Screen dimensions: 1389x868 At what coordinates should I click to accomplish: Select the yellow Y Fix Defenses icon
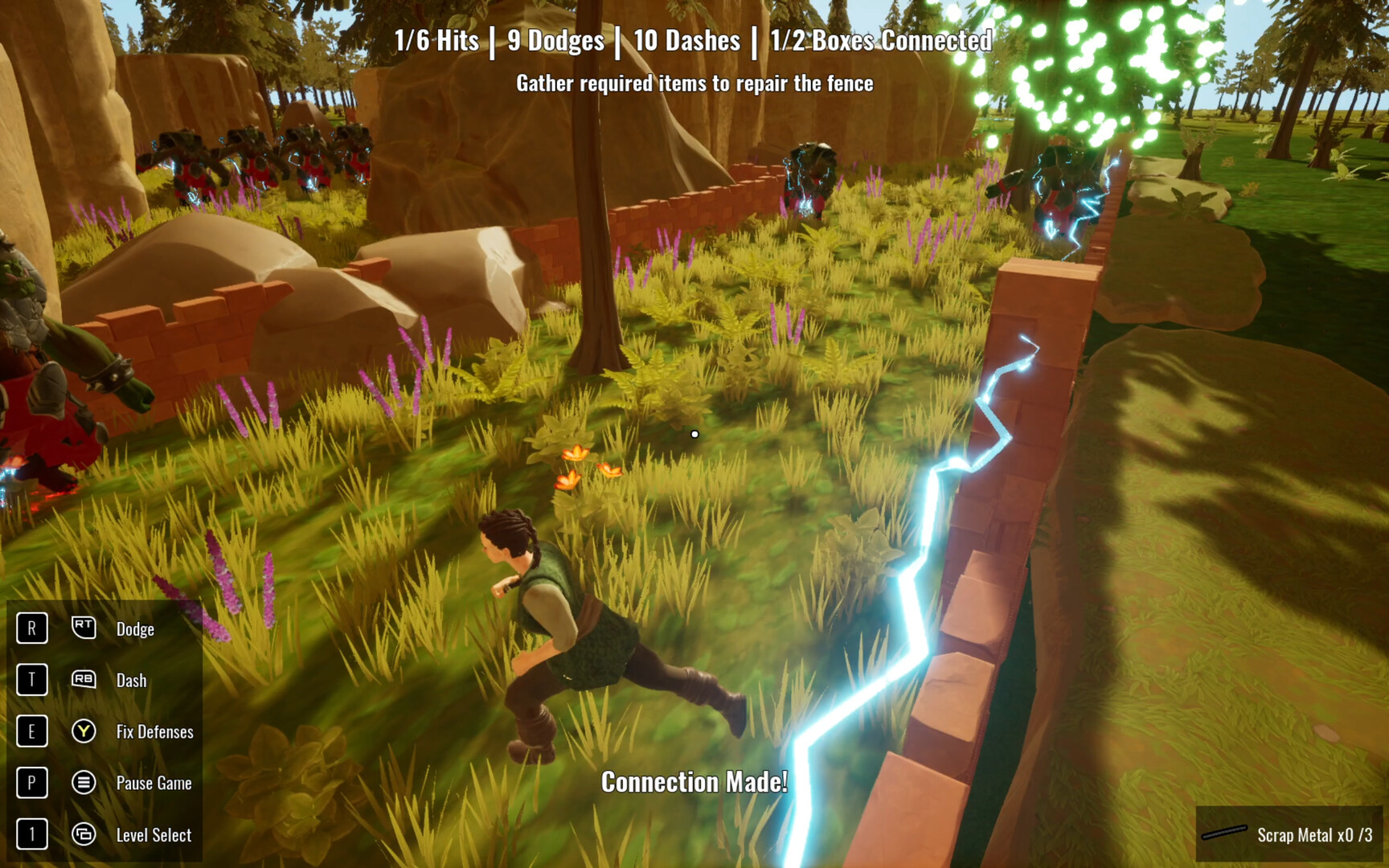[x=84, y=731]
